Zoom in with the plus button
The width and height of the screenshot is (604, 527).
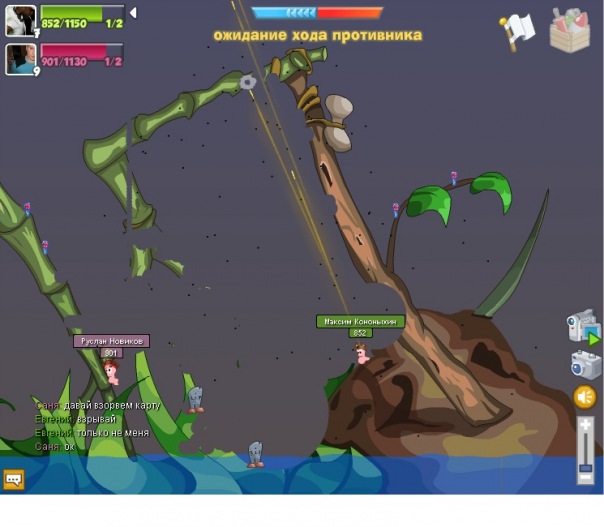coord(586,423)
